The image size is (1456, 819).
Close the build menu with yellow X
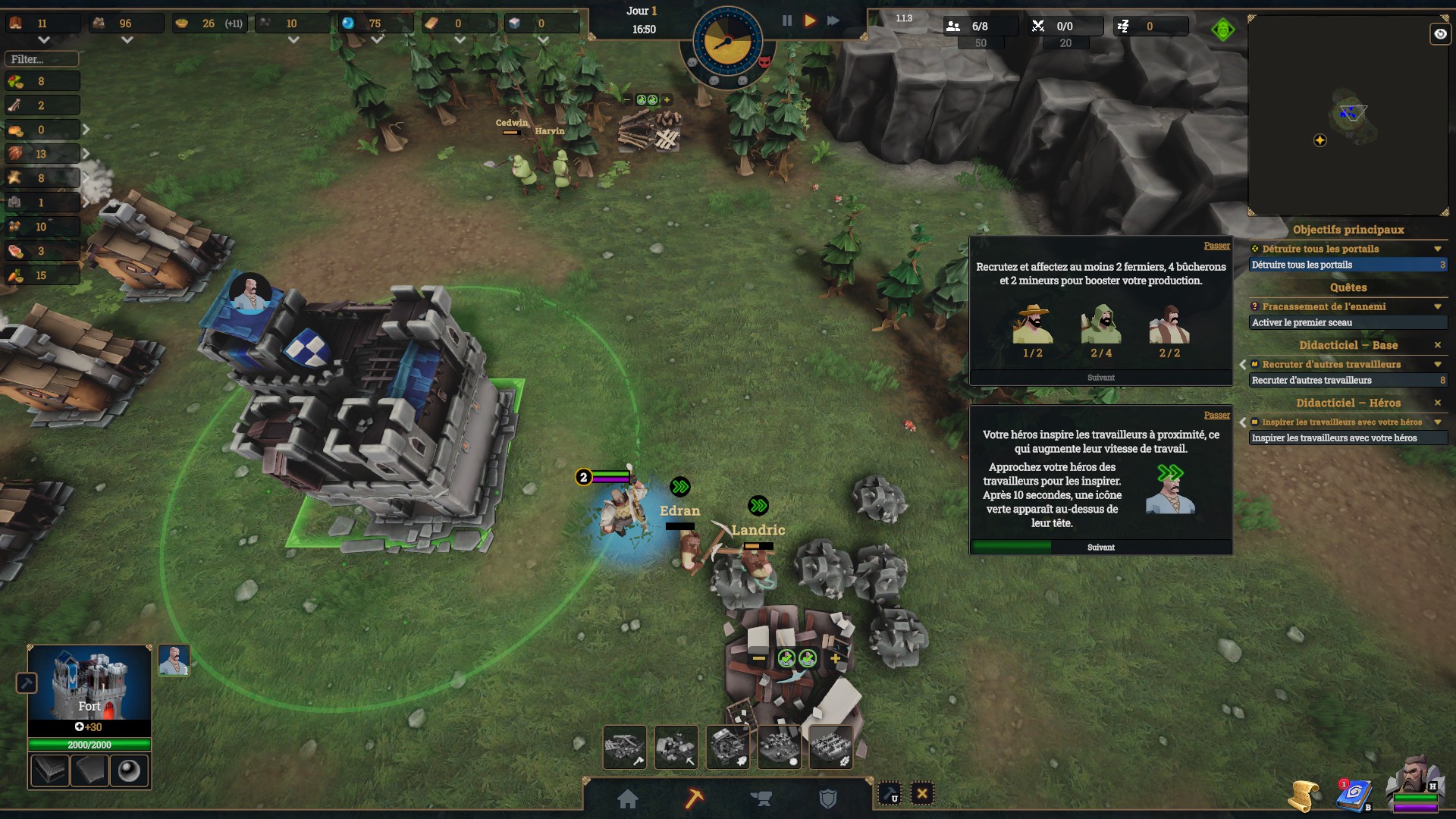pyautogui.click(x=922, y=794)
